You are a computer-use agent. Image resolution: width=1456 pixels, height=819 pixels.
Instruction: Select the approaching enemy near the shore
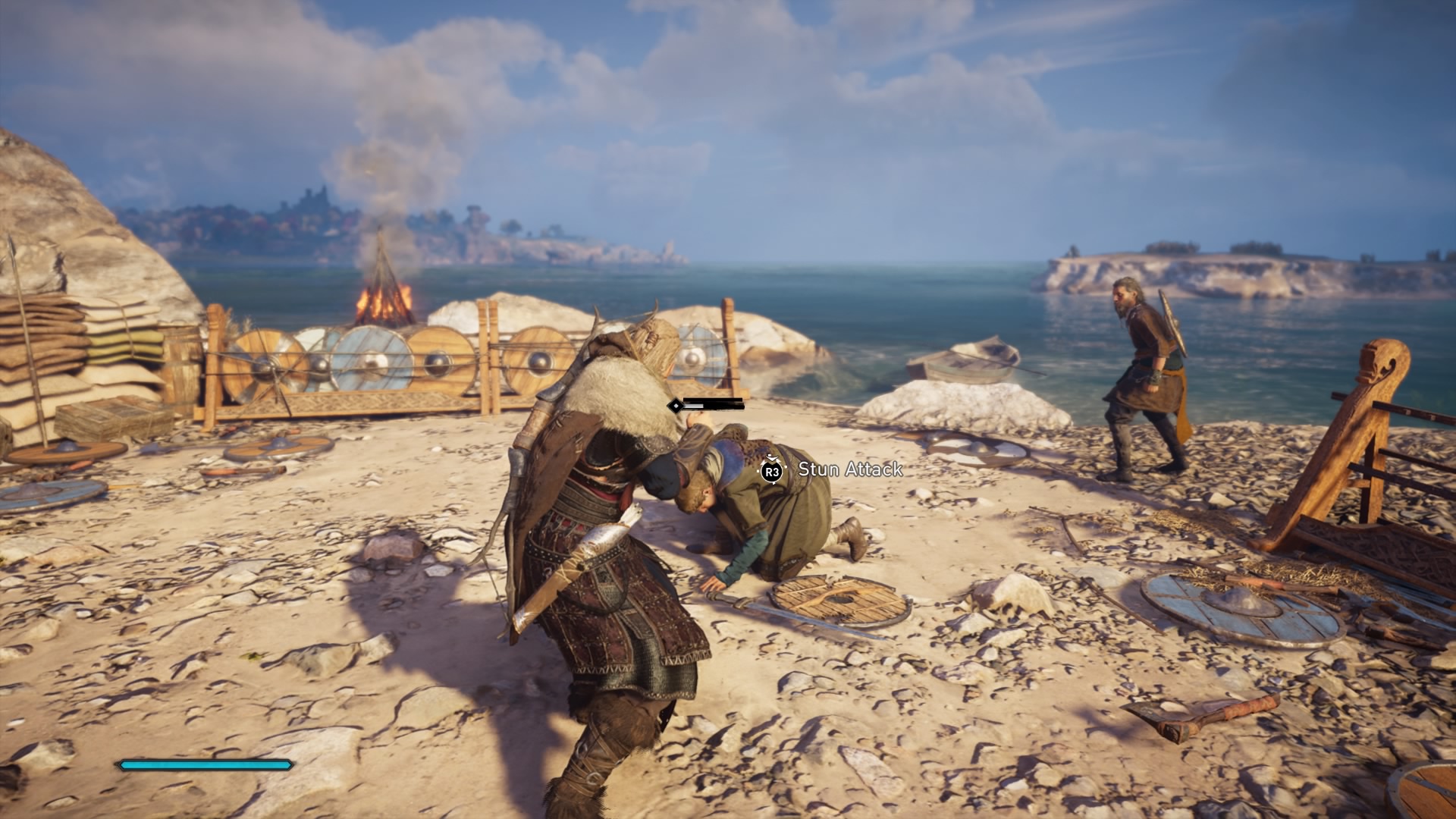pos(1145,364)
